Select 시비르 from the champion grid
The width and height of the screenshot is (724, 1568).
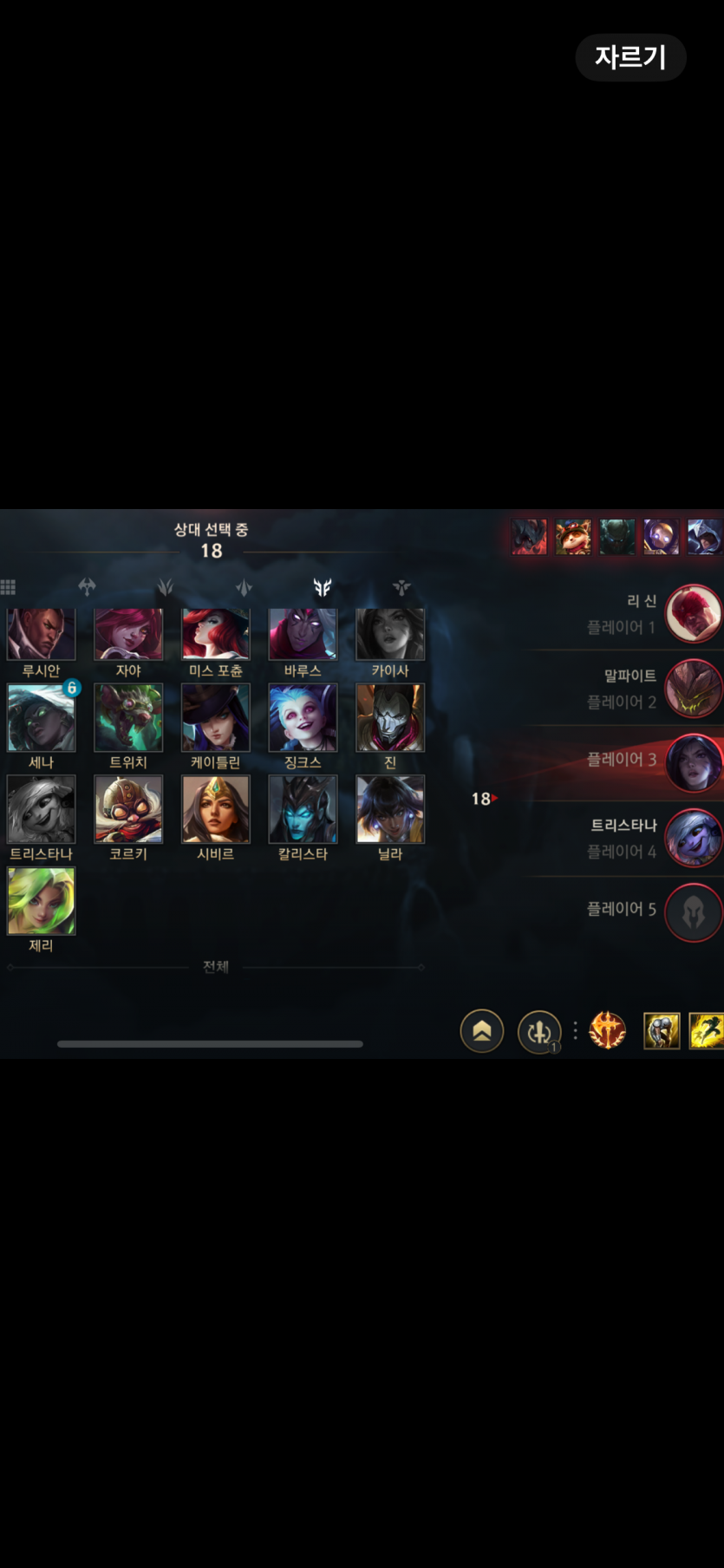pyautogui.click(x=215, y=809)
